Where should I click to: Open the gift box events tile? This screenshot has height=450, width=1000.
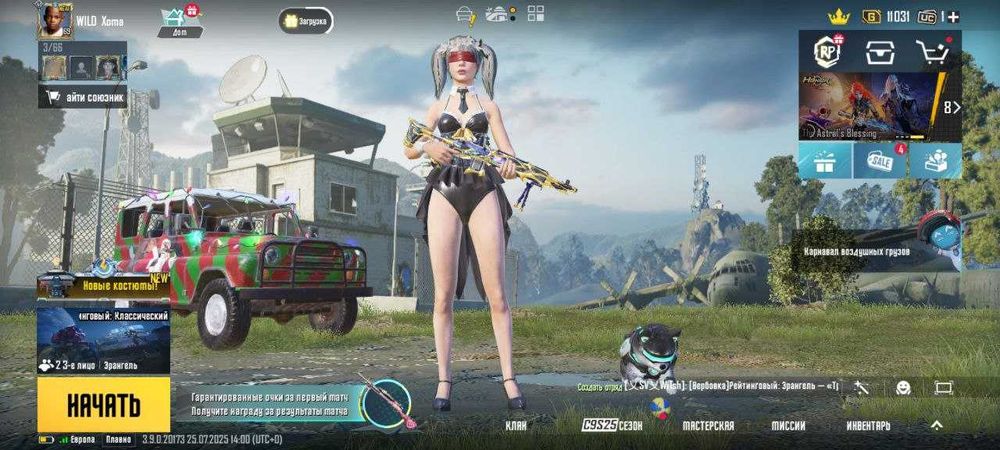click(825, 160)
